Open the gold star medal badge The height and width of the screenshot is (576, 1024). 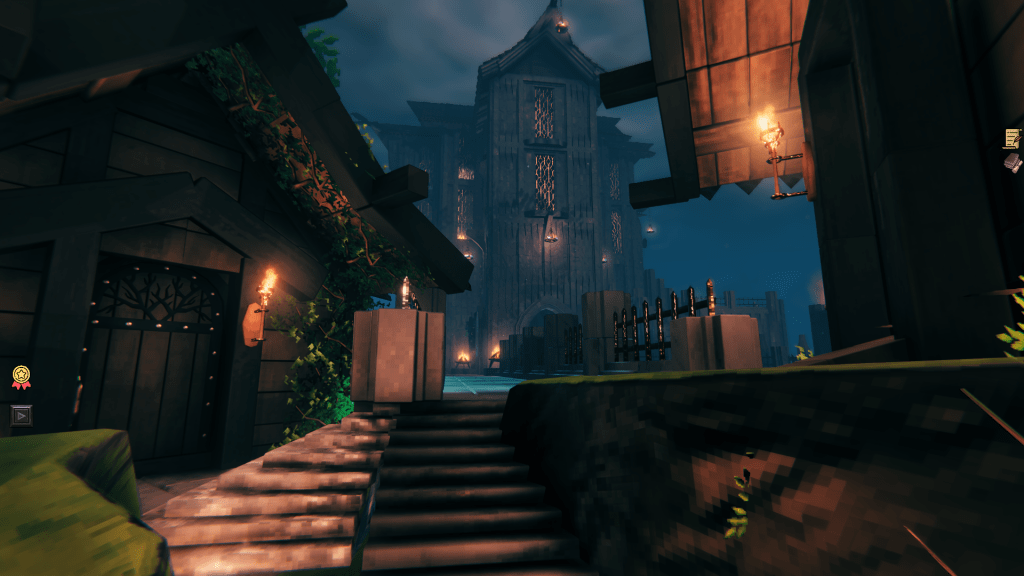pos(21,377)
